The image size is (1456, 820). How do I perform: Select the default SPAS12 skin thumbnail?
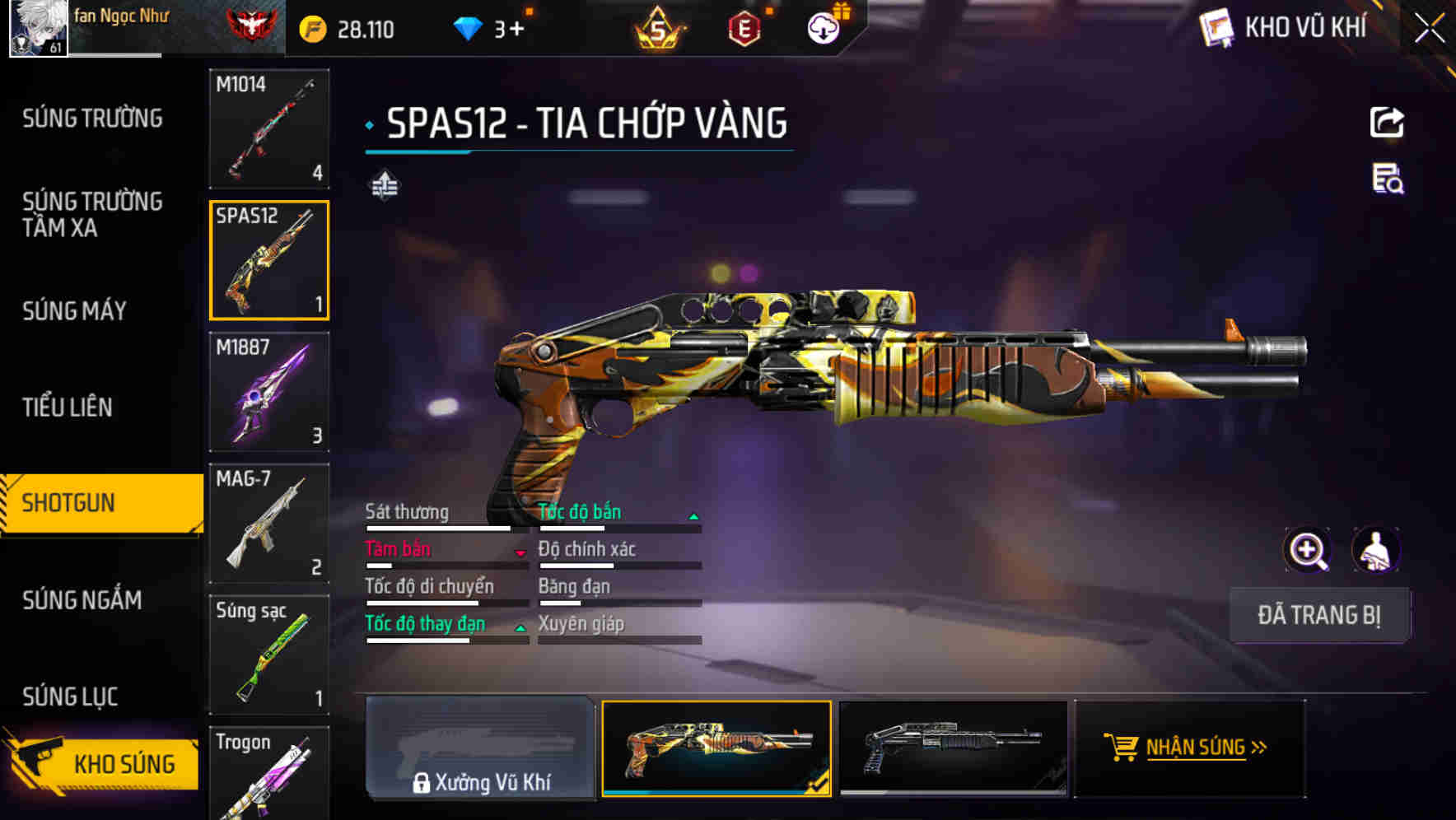point(951,749)
